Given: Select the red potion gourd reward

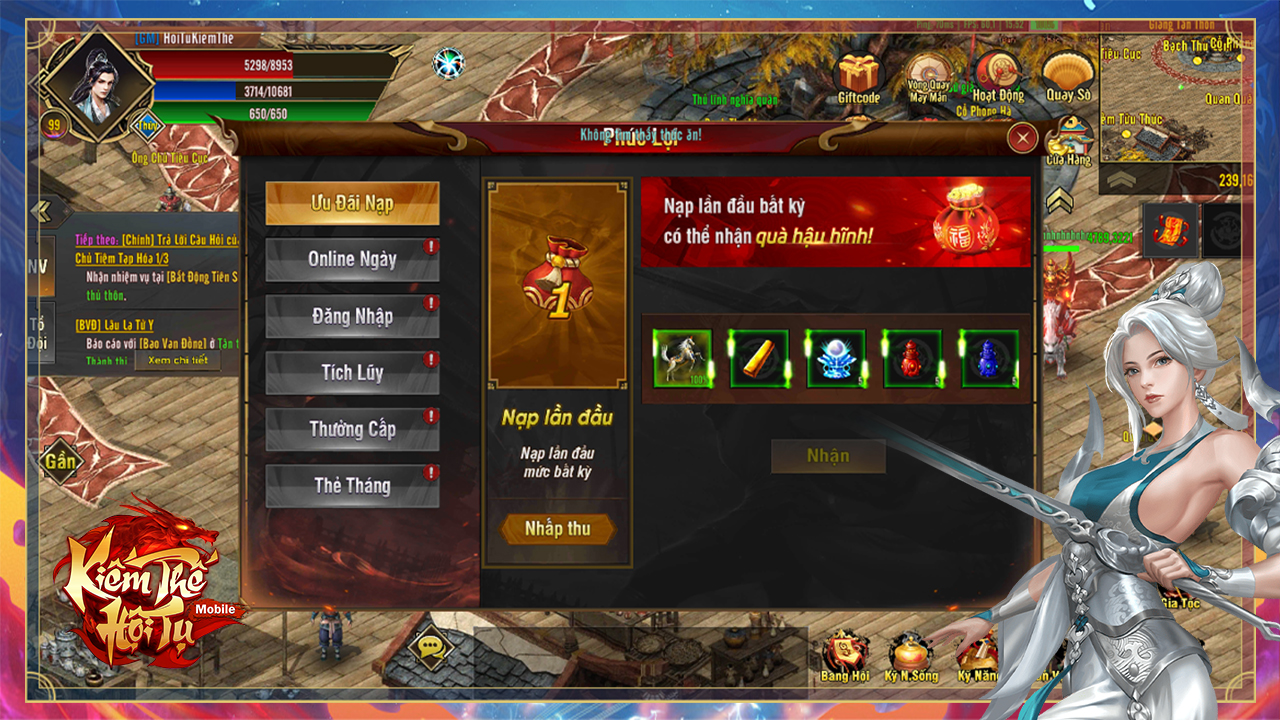Looking at the screenshot, I should (x=912, y=359).
